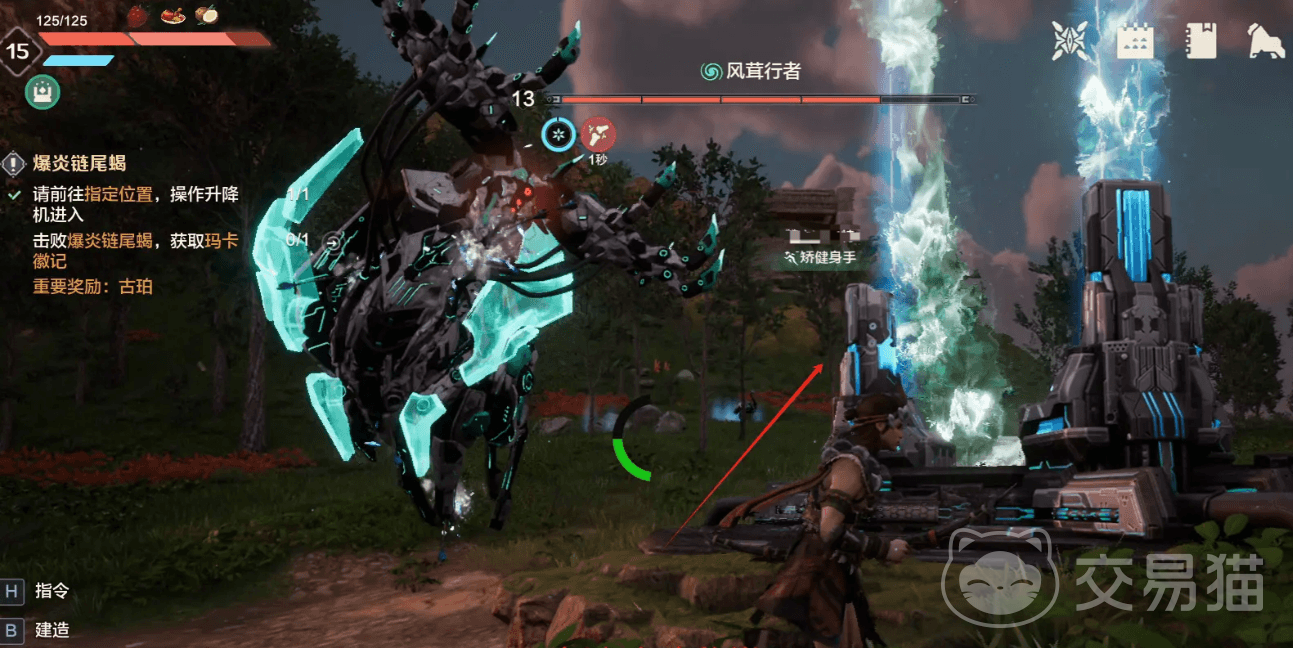
Task: Select the blue ring enemy status icon
Action: (x=559, y=134)
